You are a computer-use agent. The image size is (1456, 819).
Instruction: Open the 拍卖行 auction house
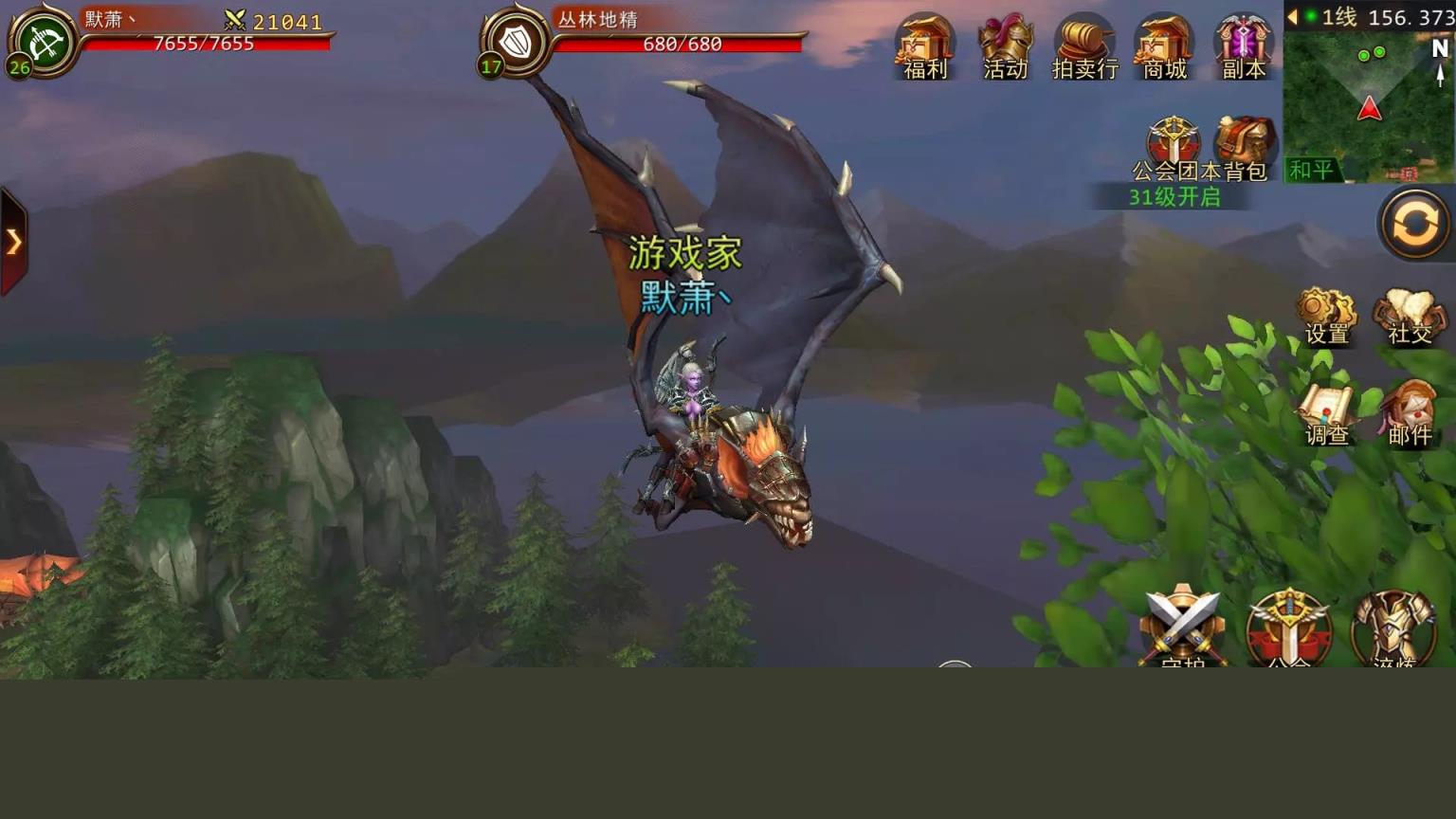point(1084,44)
